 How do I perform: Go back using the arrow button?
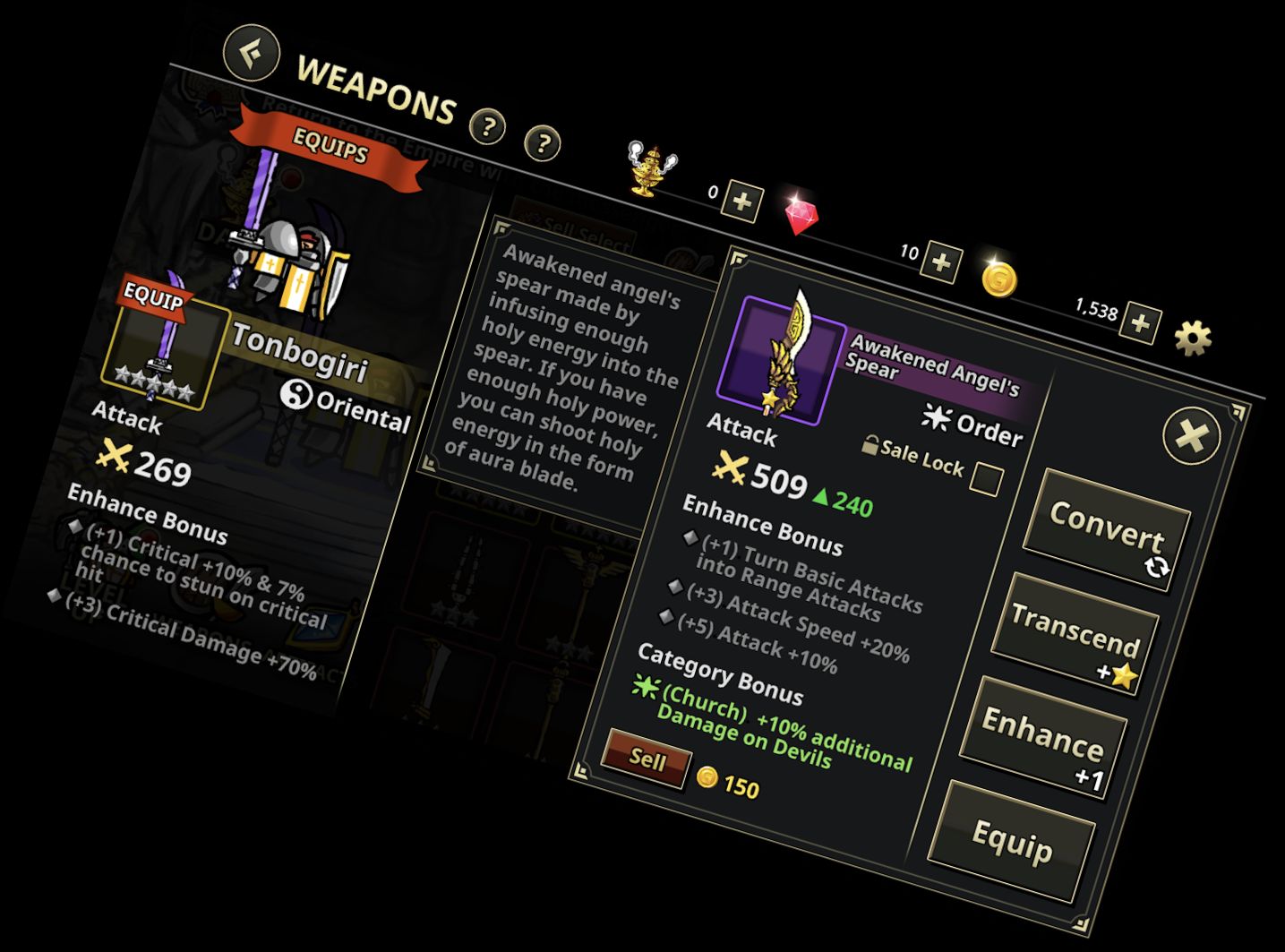click(252, 53)
